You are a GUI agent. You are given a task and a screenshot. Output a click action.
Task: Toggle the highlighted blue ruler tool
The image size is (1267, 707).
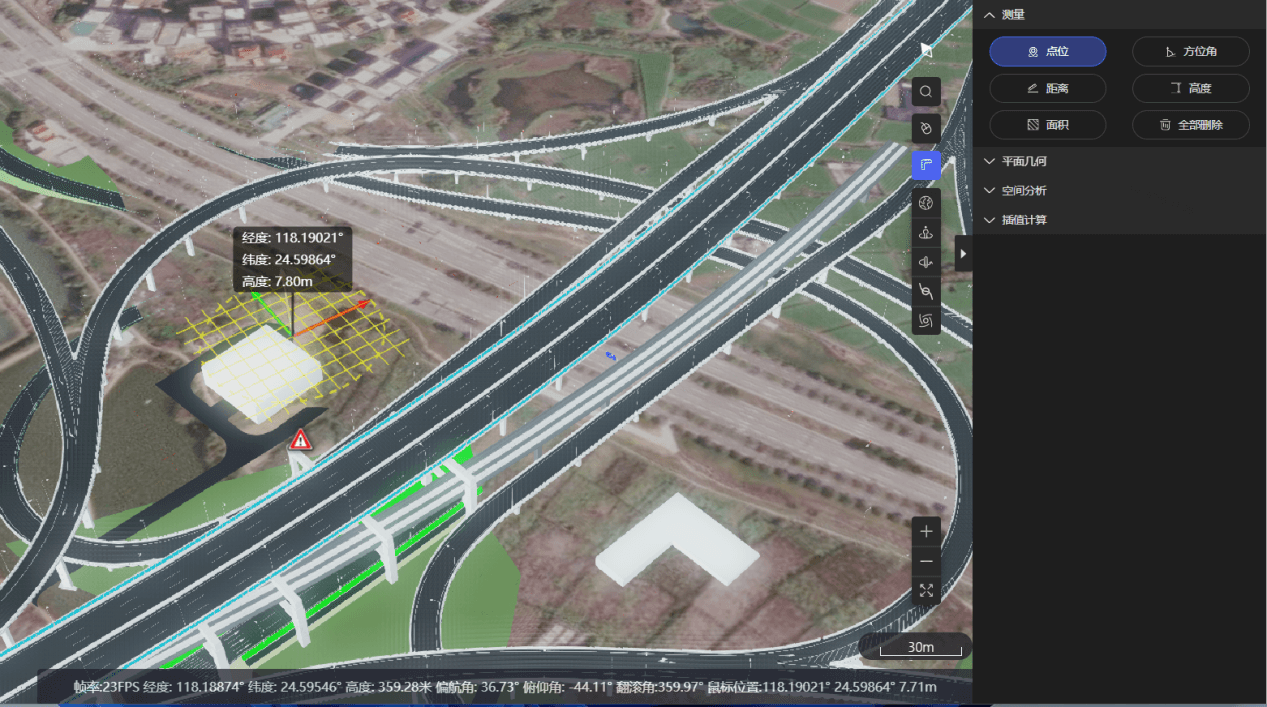(x=926, y=165)
